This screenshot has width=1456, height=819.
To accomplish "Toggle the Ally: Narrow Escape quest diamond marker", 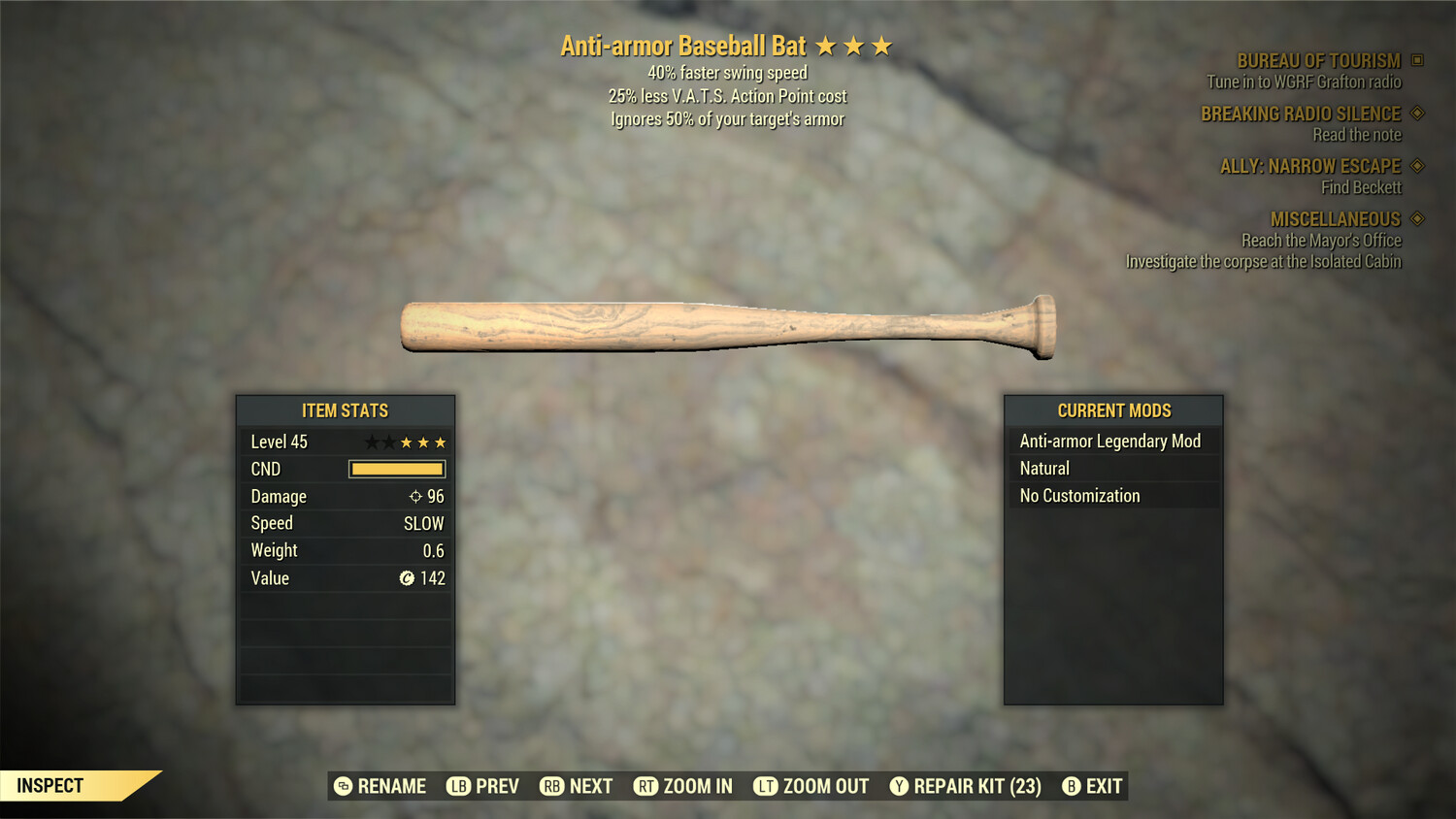I will coord(1417,166).
